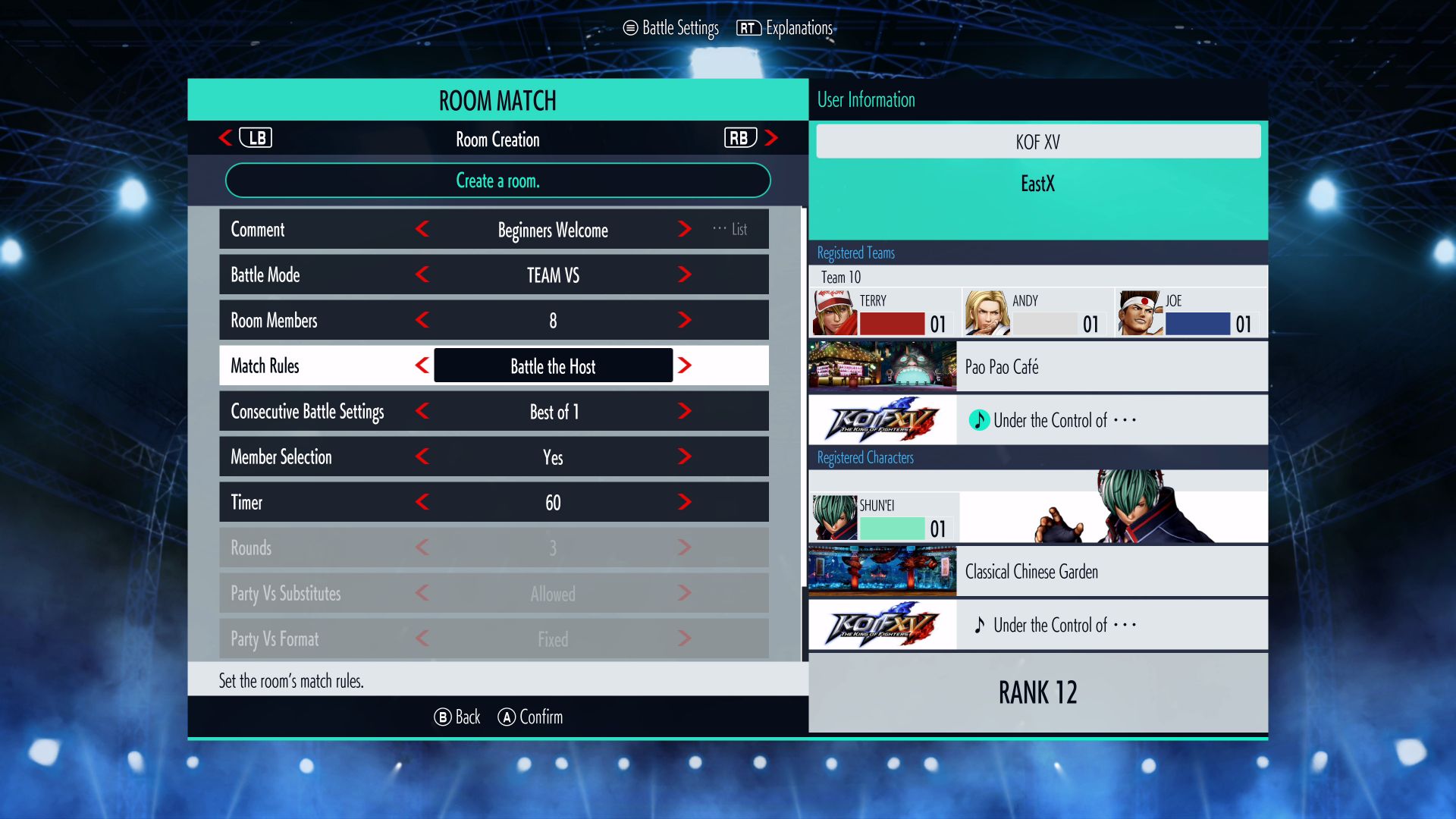This screenshot has width=1456, height=819.
Task: Select Joe character portrait in Team 10
Action: [1141, 312]
